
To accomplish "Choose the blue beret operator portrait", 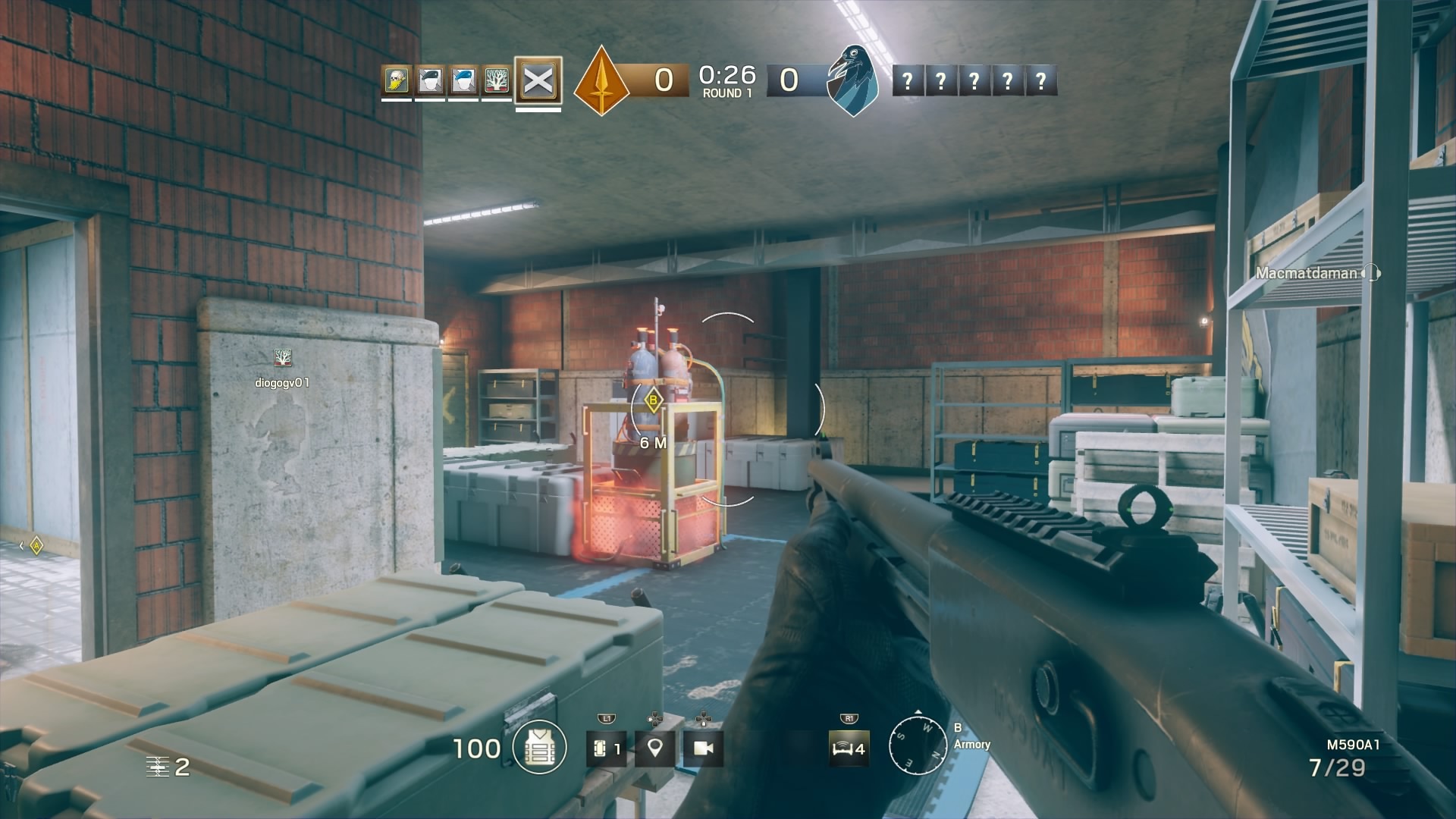I will pos(463,80).
